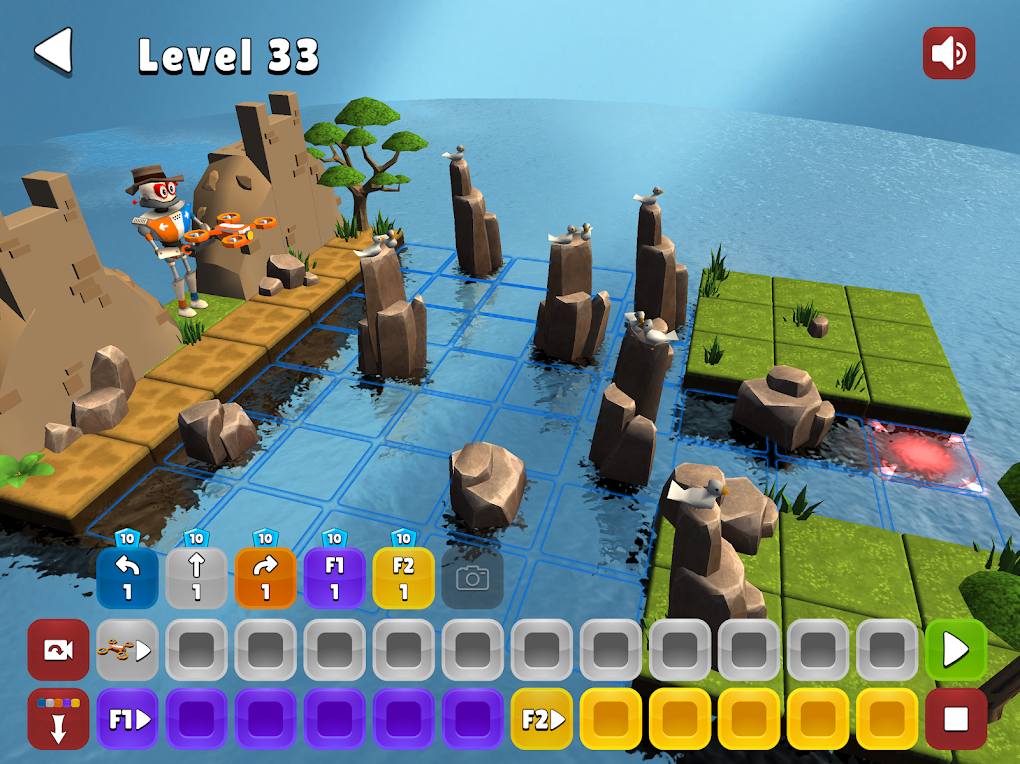Select the yellow F2 function row header
Screen dimensions: 1020x764
coord(541,719)
